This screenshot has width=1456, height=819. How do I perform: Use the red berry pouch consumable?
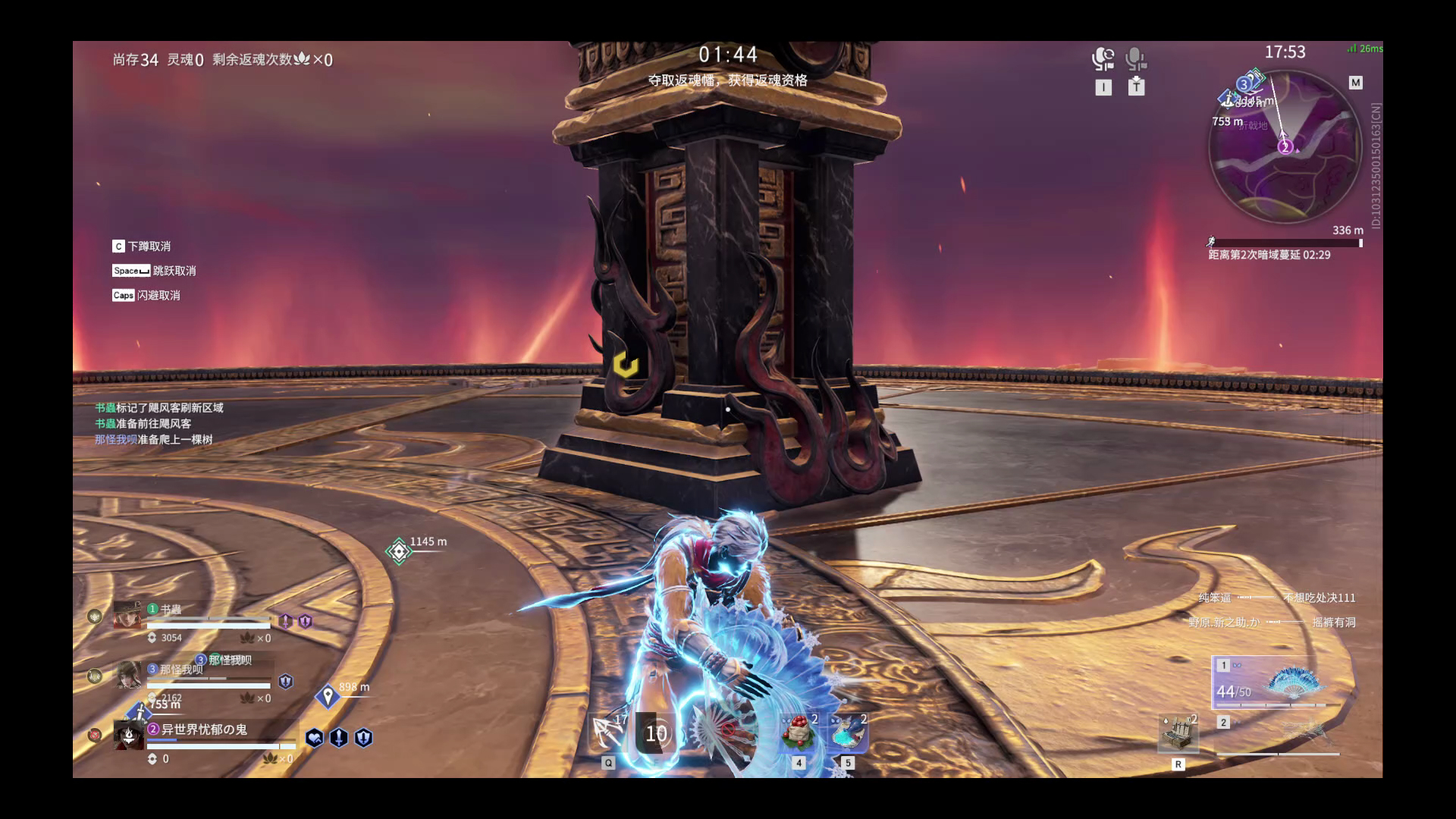799,733
